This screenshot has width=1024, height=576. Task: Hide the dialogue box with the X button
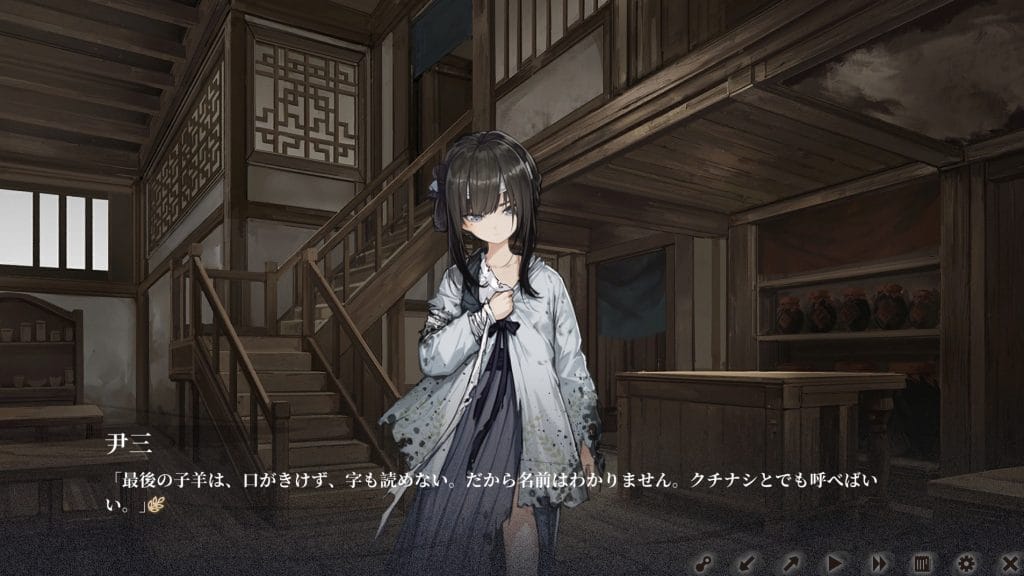pyautogui.click(x=1009, y=563)
